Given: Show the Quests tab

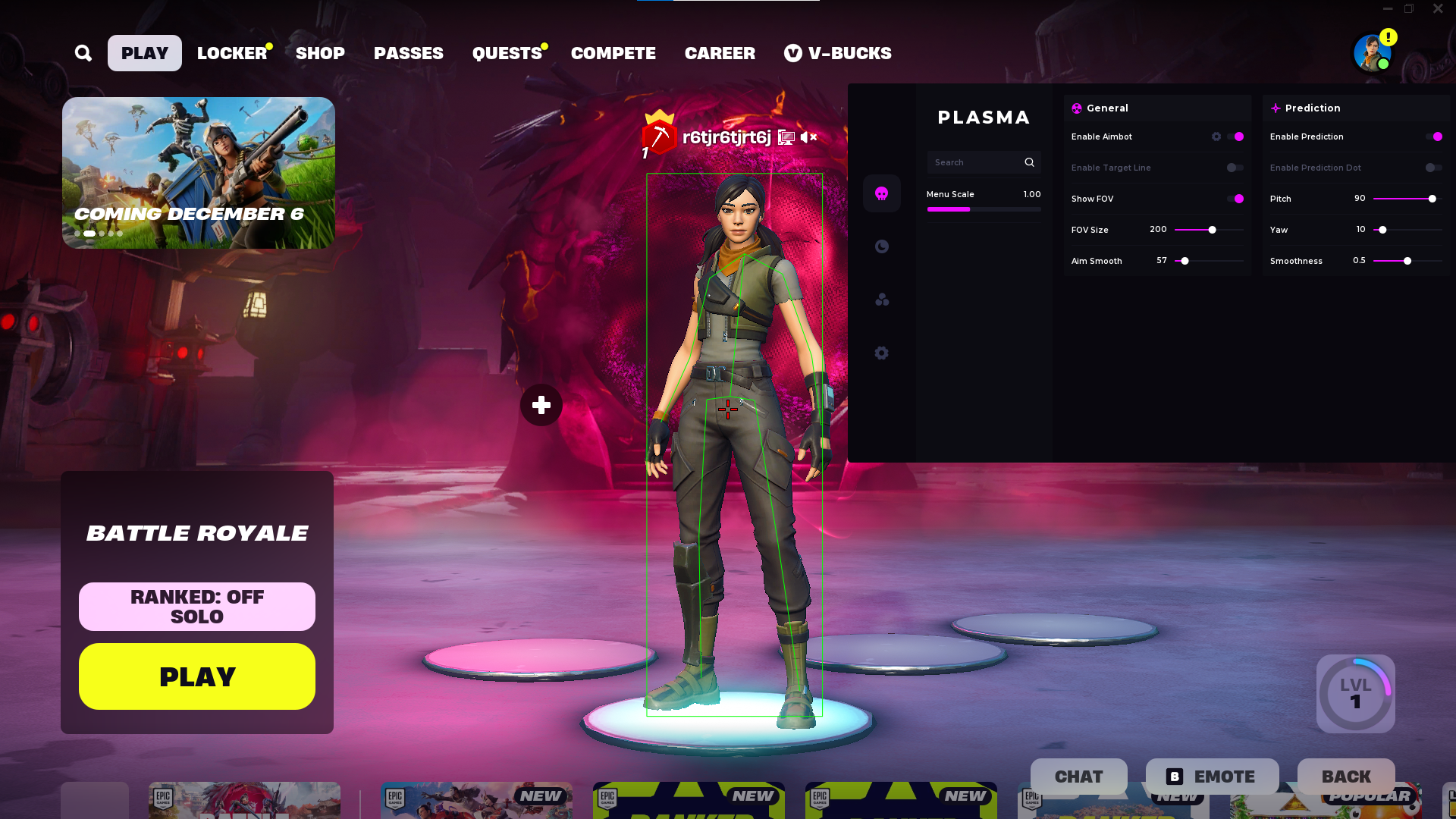Looking at the screenshot, I should [x=507, y=53].
